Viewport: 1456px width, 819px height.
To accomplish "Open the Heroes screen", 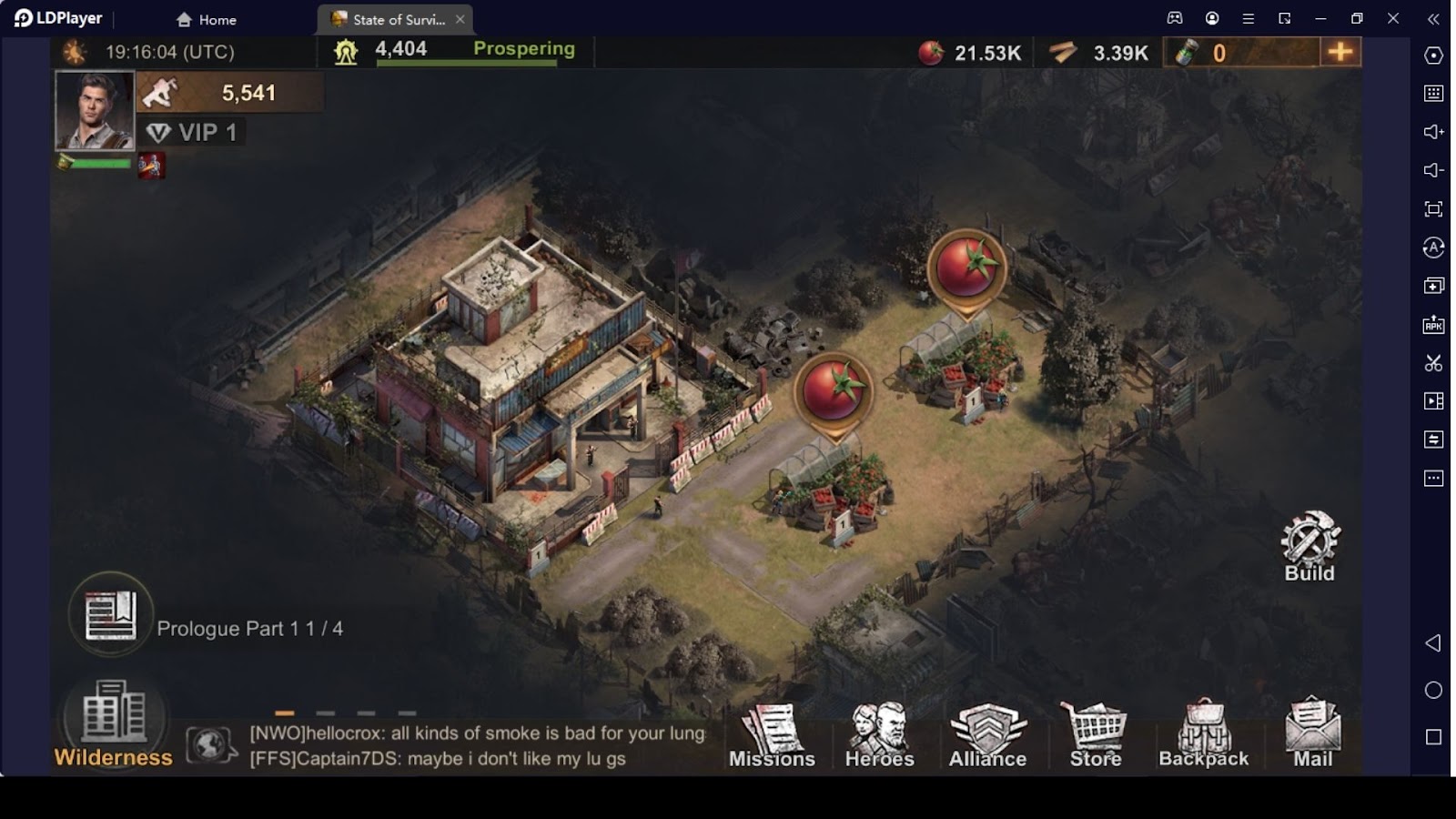I will (x=879, y=737).
